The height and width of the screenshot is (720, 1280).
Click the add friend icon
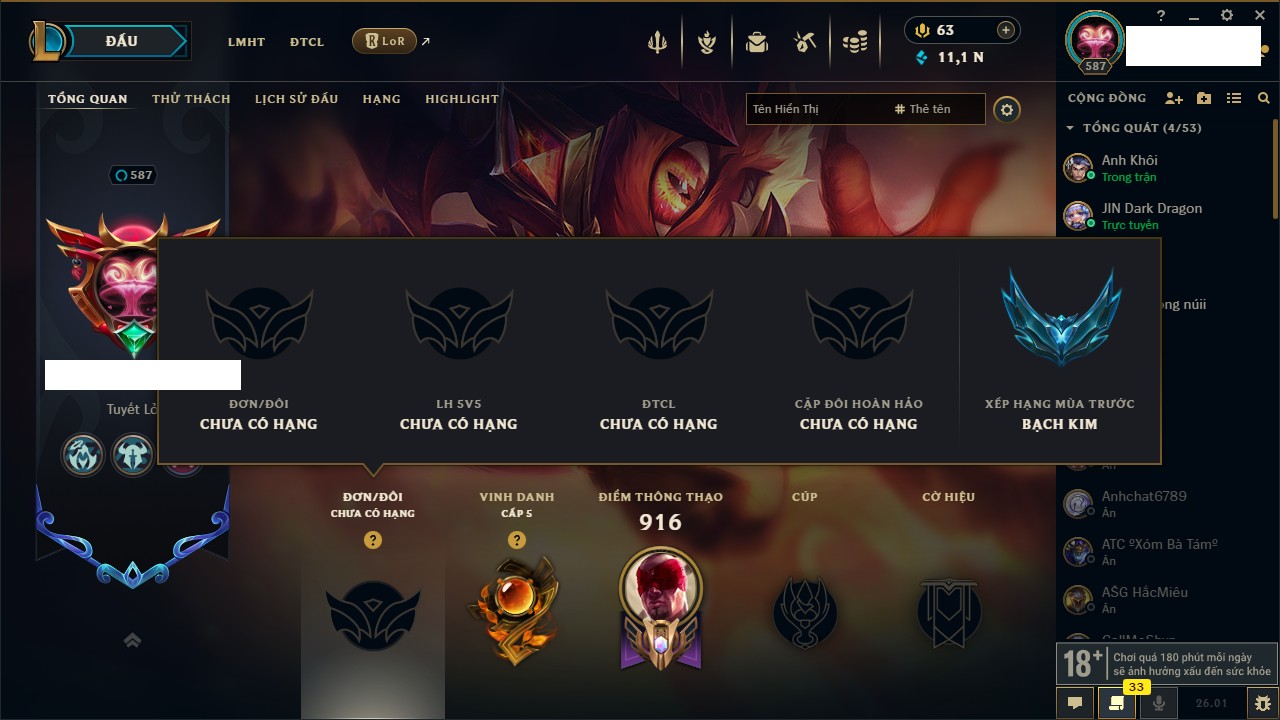pyautogui.click(x=1174, y=98)
